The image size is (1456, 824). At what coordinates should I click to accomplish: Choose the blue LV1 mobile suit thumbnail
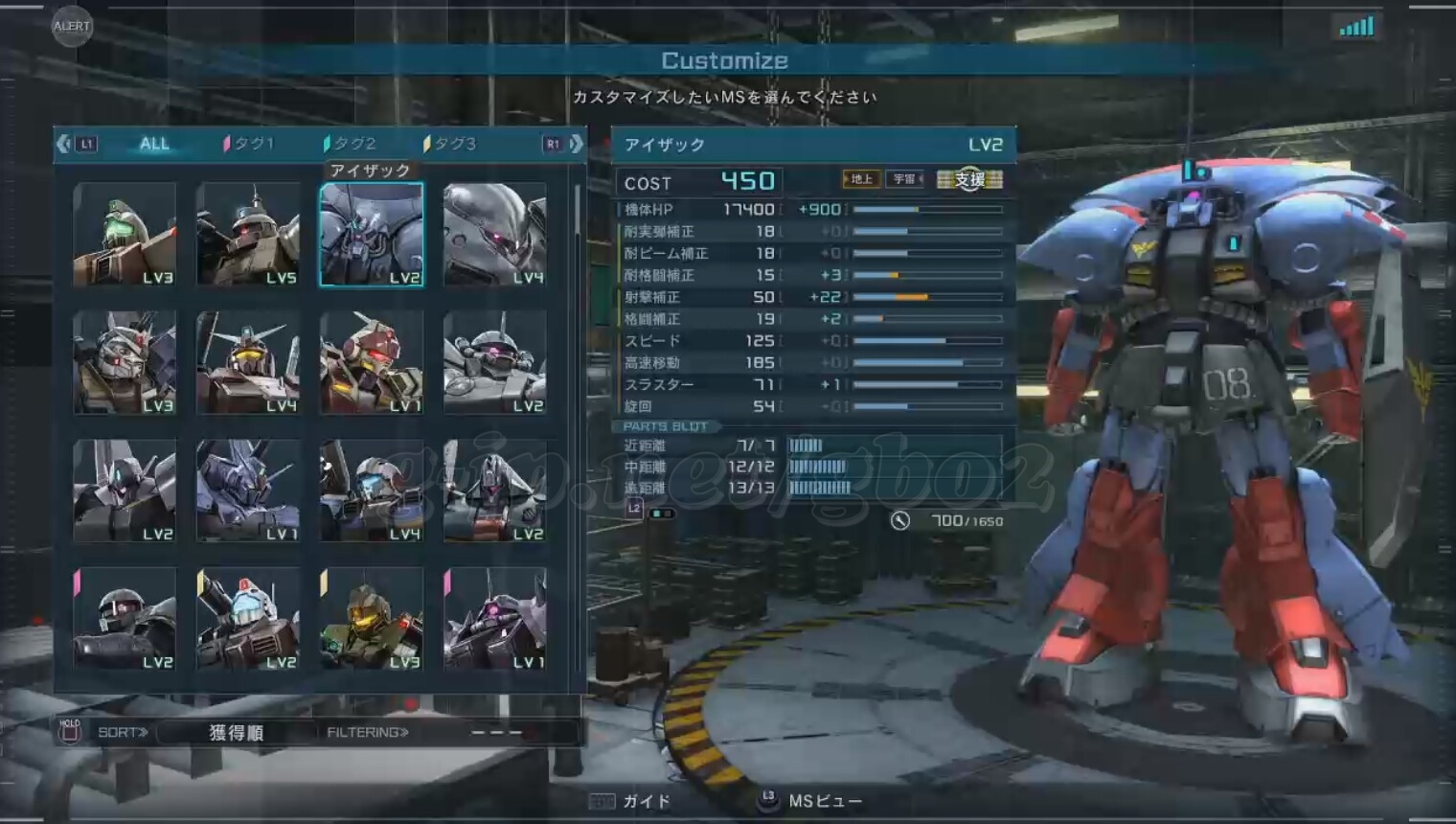248,491
